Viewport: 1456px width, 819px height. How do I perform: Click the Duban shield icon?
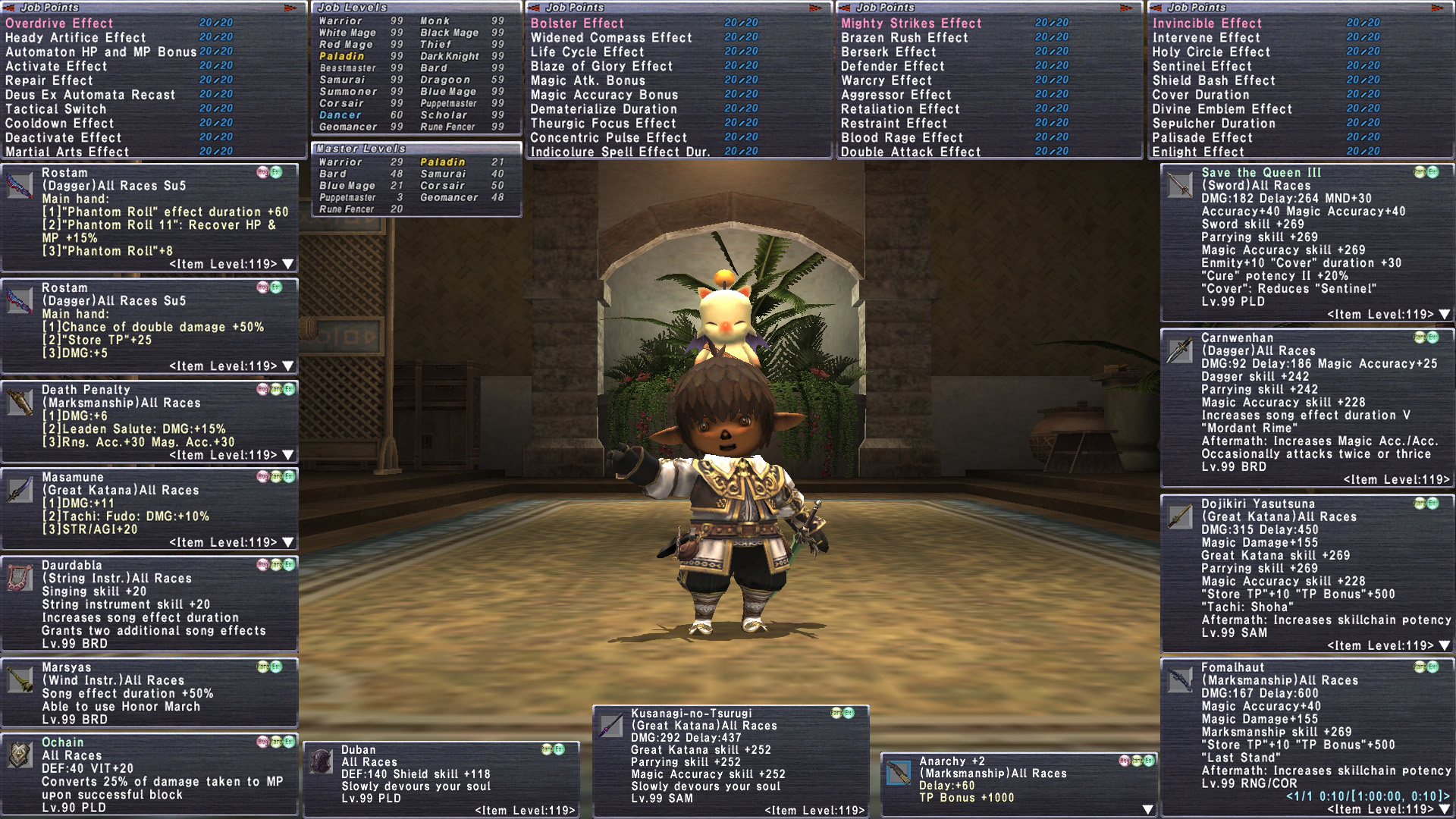click(322, 761)
